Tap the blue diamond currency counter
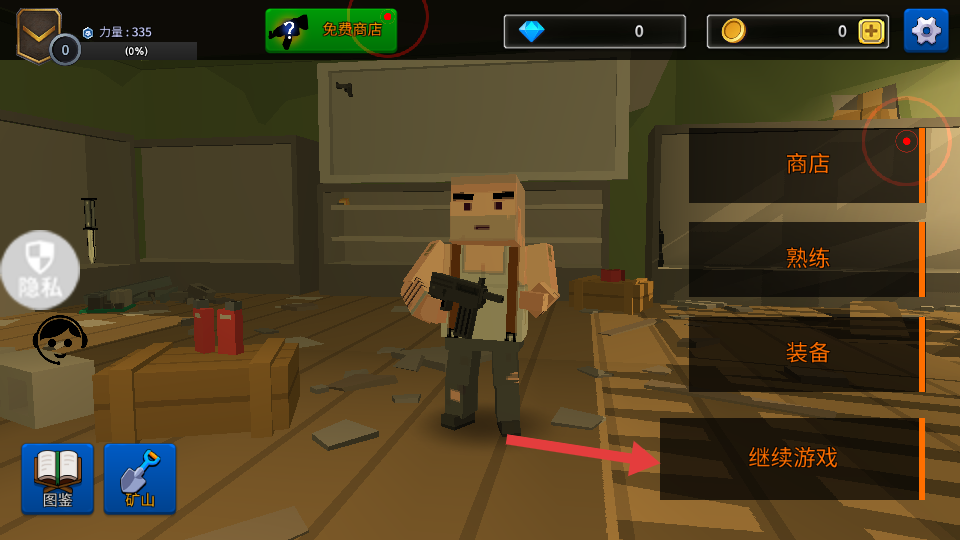 (594, 31)
